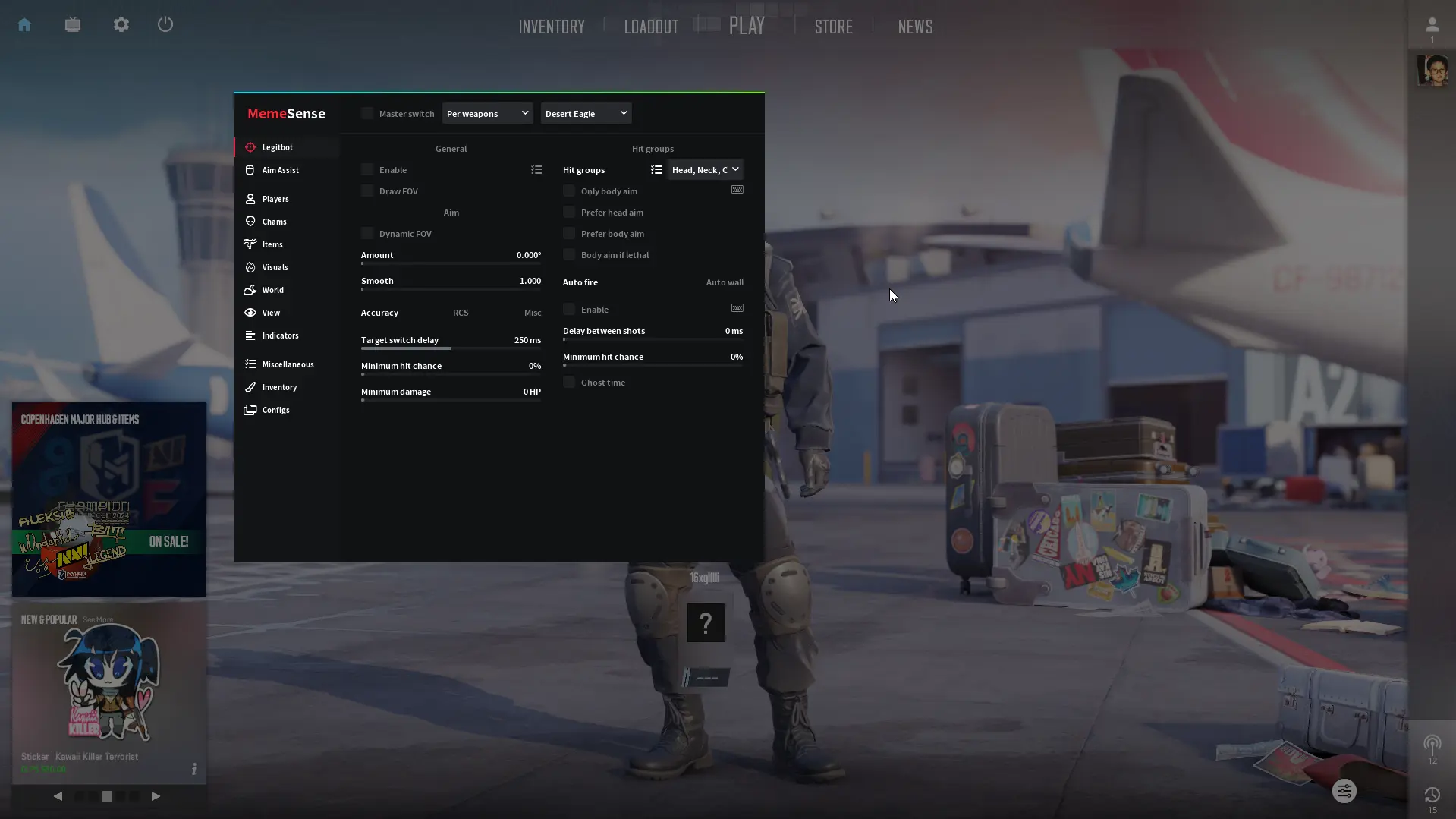This screenshot has width=1456, height=819.
Task: Open game settings via the gear icon
Action: (121, 24)
